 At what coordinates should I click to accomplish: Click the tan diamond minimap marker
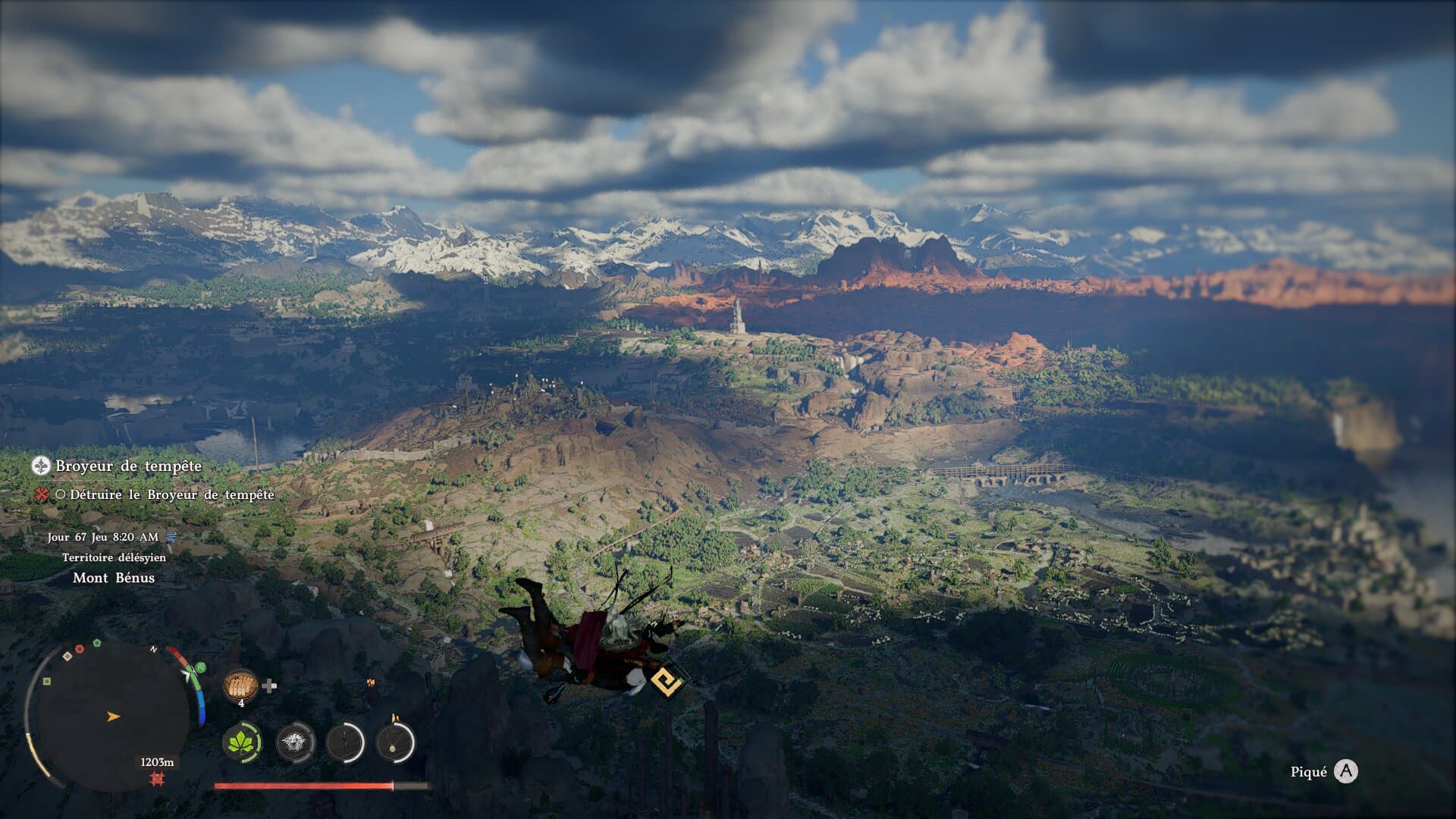(67, 656)
